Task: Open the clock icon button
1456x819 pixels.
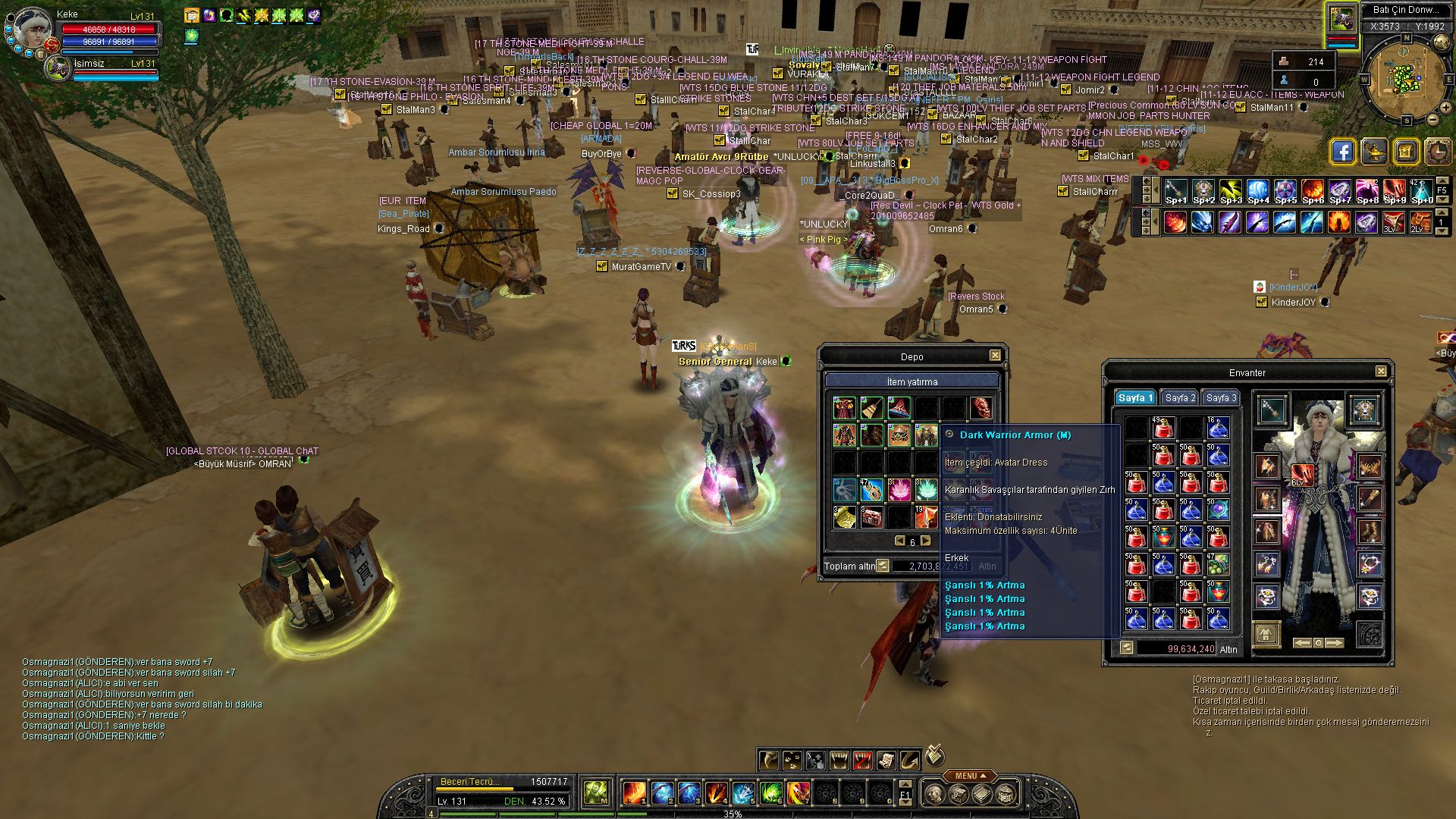Action: [1437, 152]
